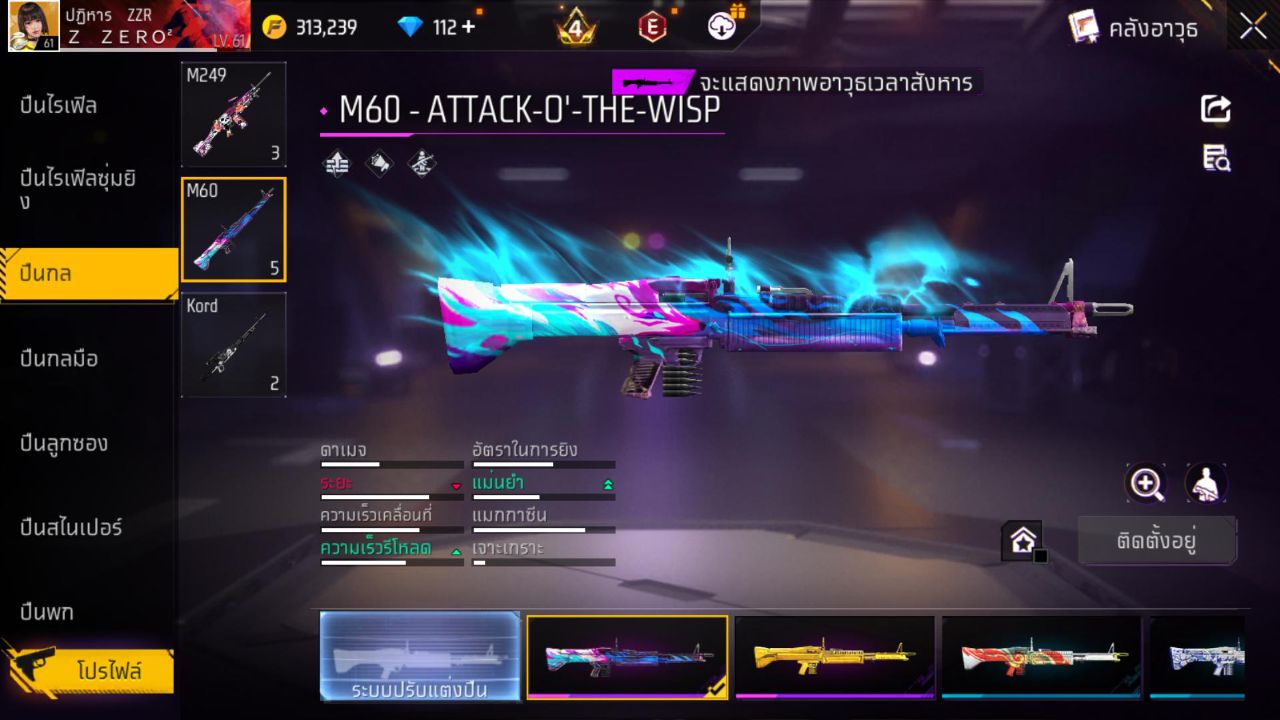Screen dimensions: 1280x720
Task: Open the share icon at top right
Action: 1215,109
